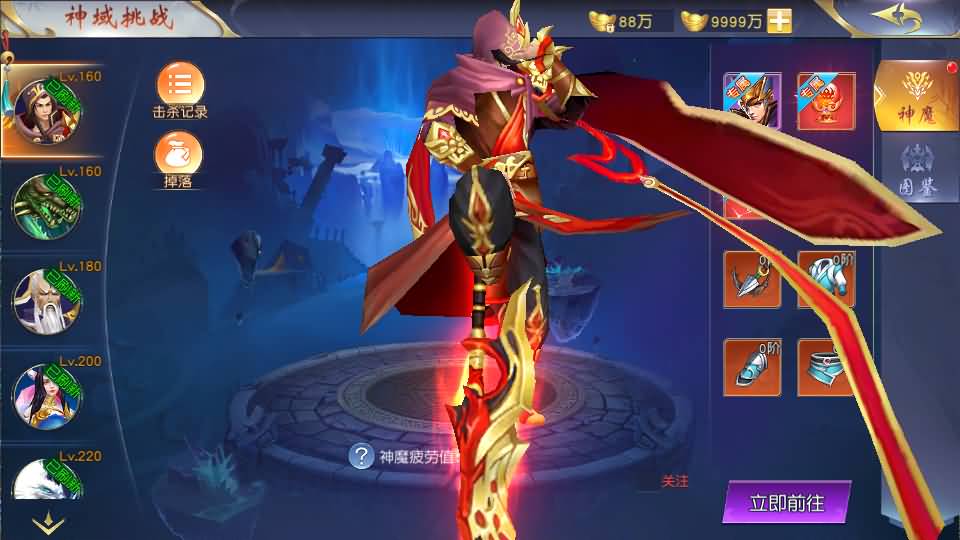Screen dimensions: 960x540
Task: Inspect the teal belt drop item
Action: [826, 368]
